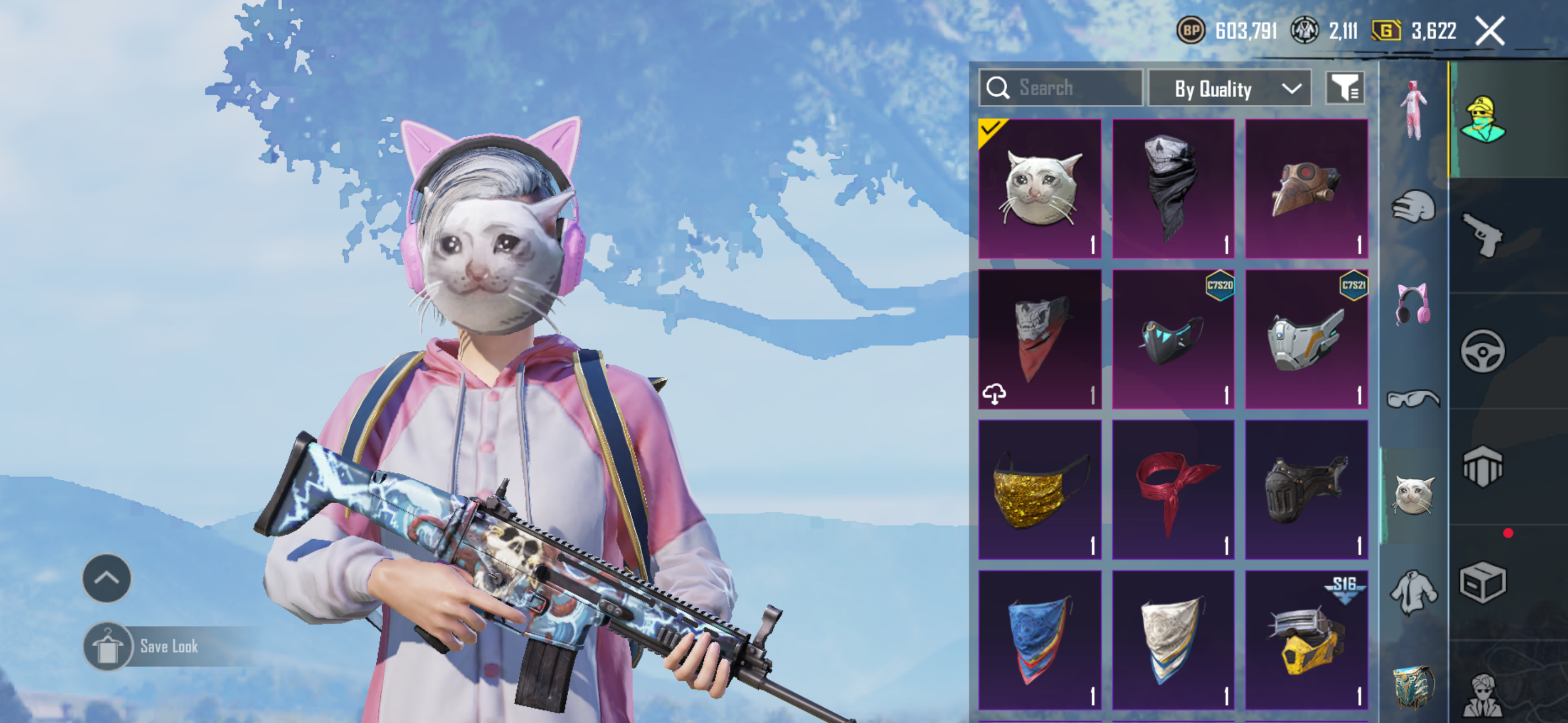Open the steering wheel vehicles tab

coord(1482,351)
